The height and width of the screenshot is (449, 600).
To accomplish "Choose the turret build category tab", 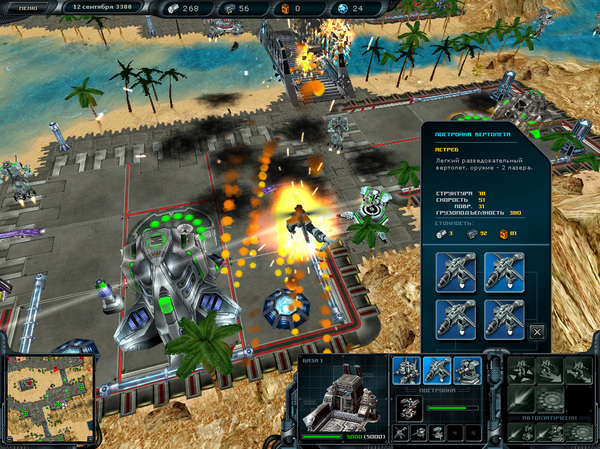I will (466, 370).
